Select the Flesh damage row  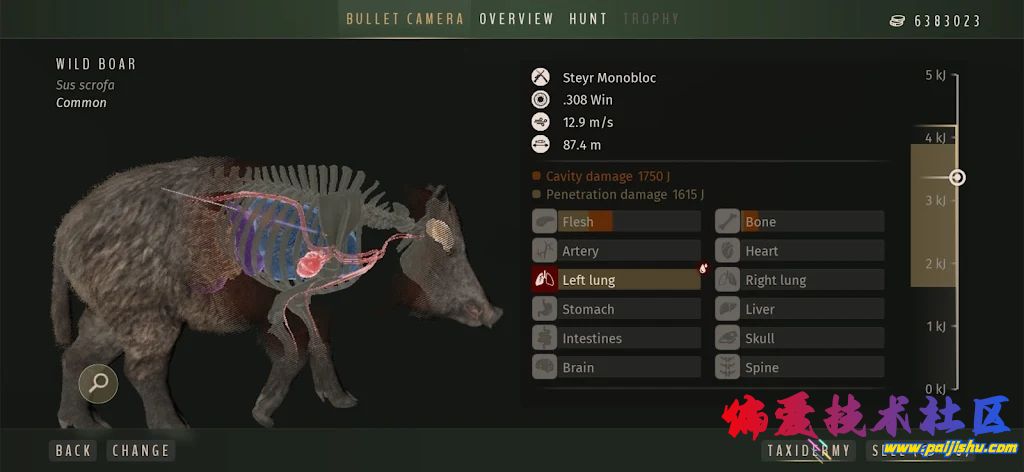click(616, 222)
